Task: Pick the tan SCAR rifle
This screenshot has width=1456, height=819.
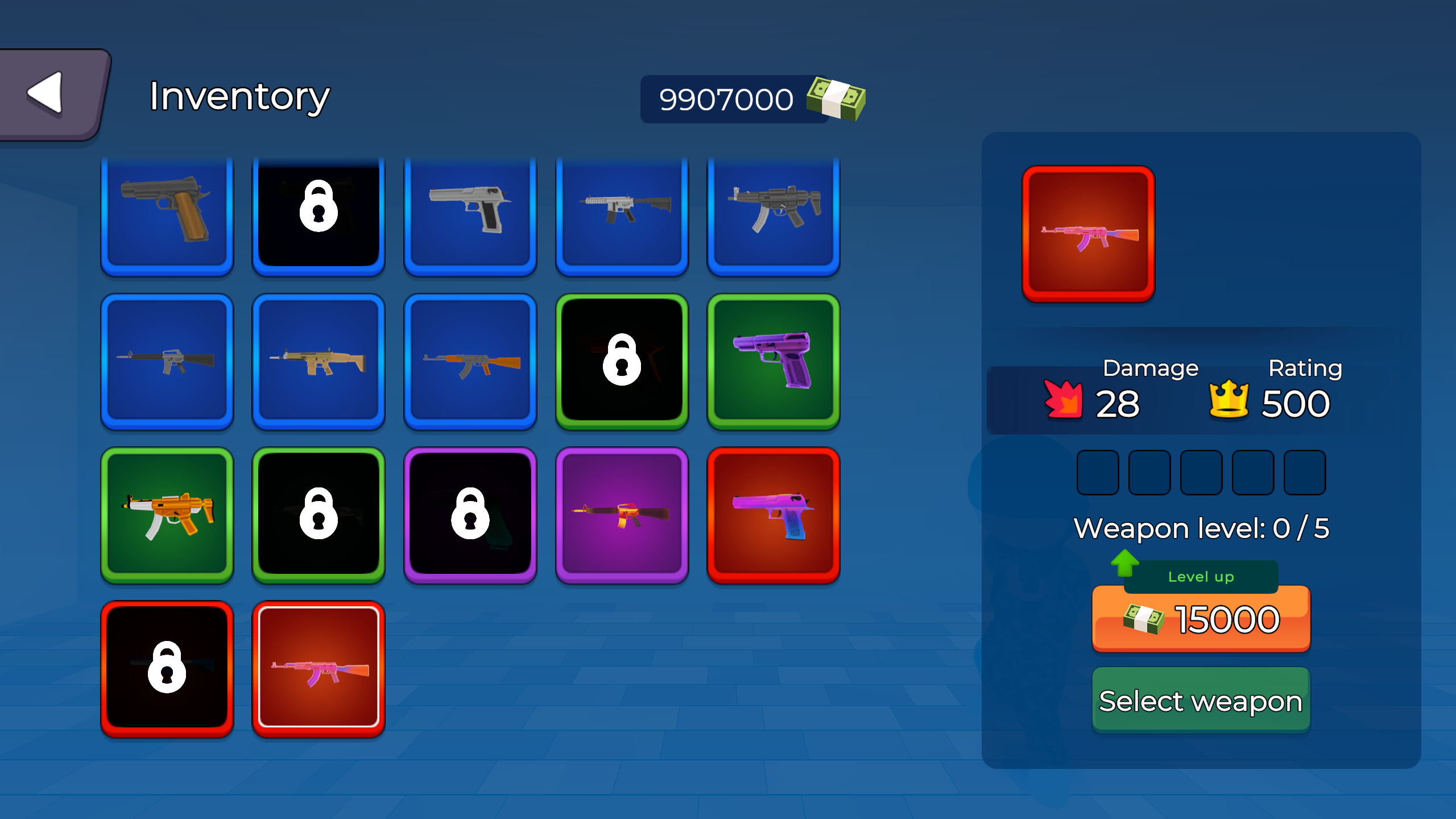Action: tap(318, 364)
